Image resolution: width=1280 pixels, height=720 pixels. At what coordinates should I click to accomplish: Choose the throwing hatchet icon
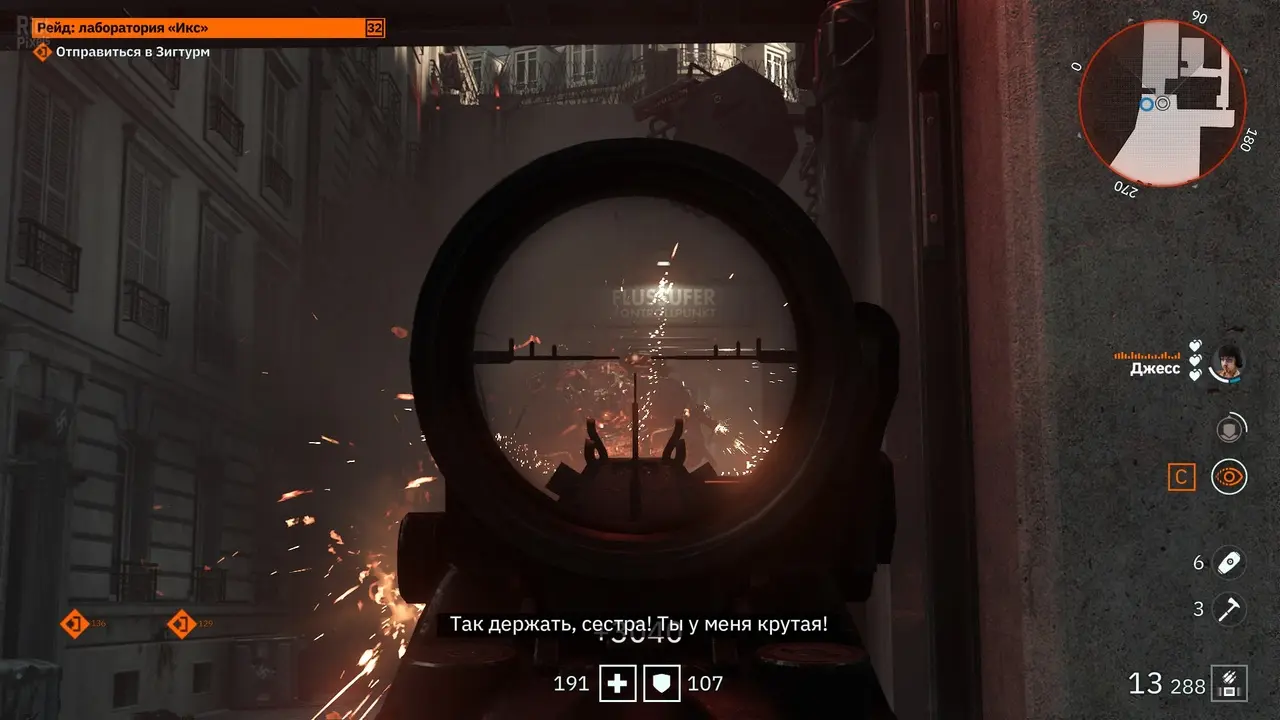coord(1229,608)
